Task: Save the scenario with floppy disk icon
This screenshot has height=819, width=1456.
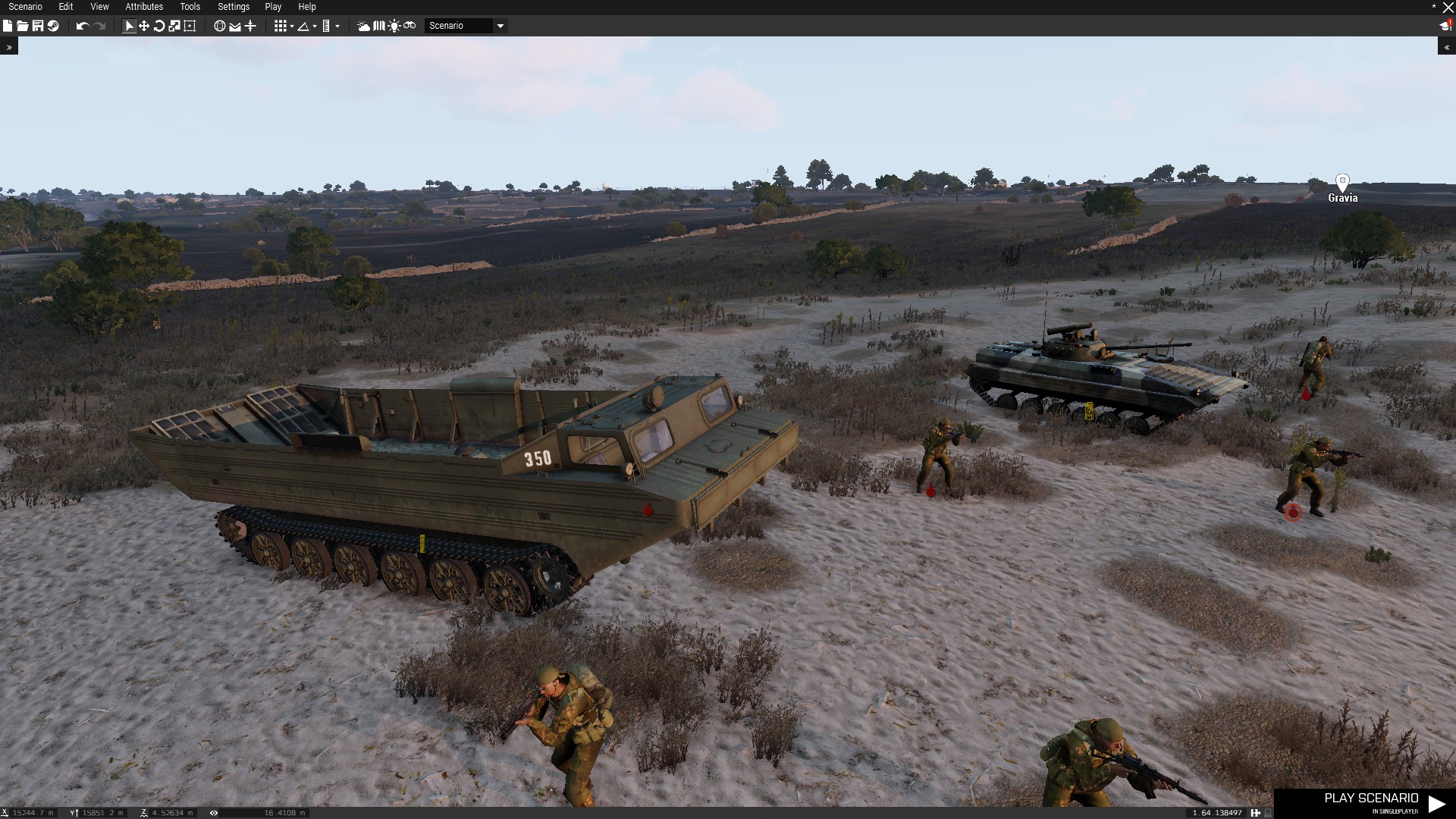Action: tap(38, 26)
